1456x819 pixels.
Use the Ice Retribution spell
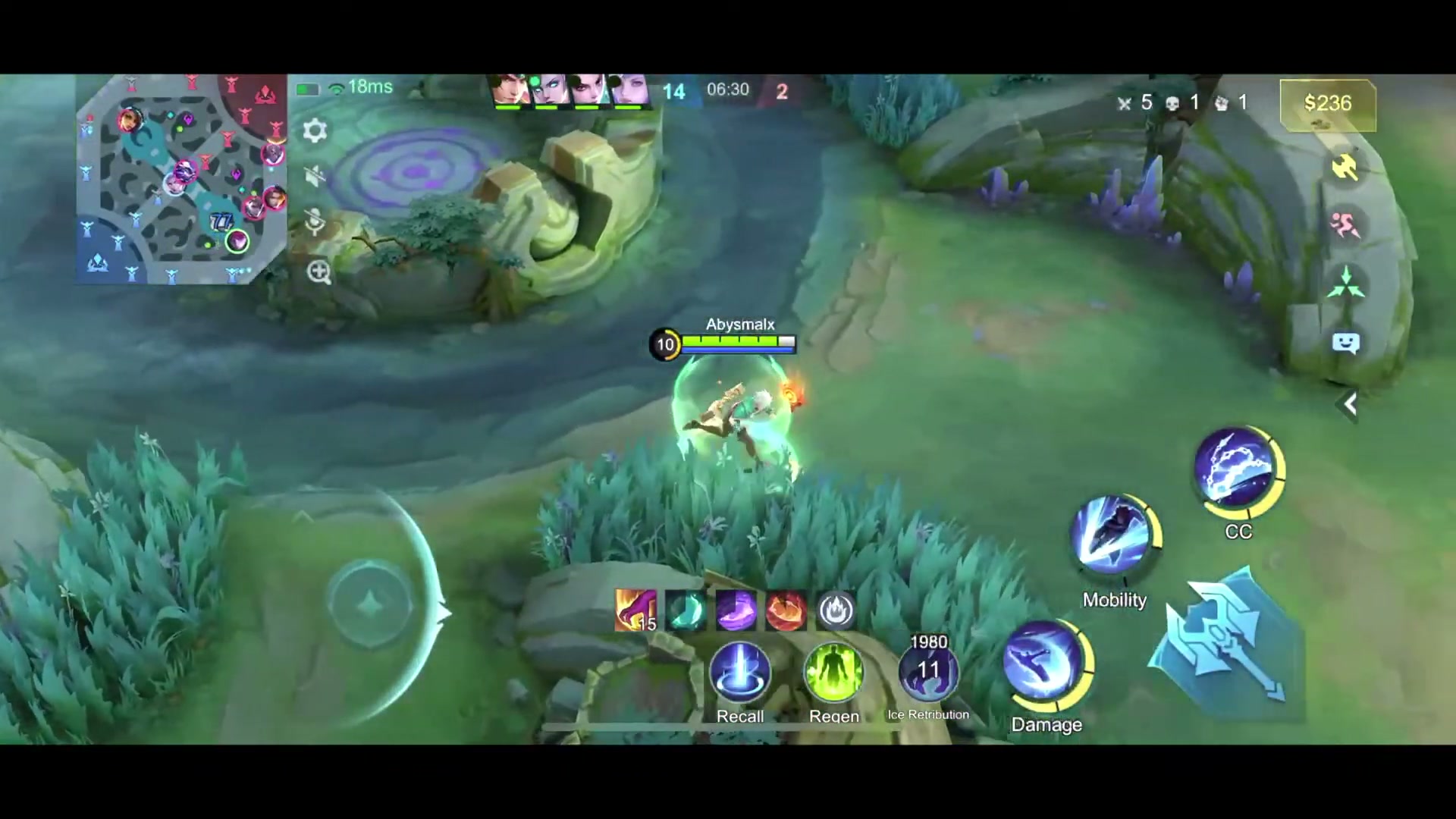click(x=928, y=673)
